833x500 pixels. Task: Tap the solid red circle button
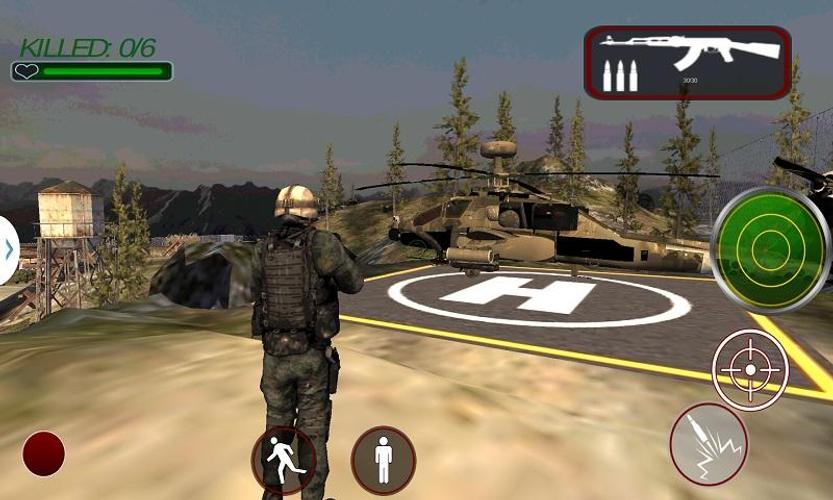43,453
